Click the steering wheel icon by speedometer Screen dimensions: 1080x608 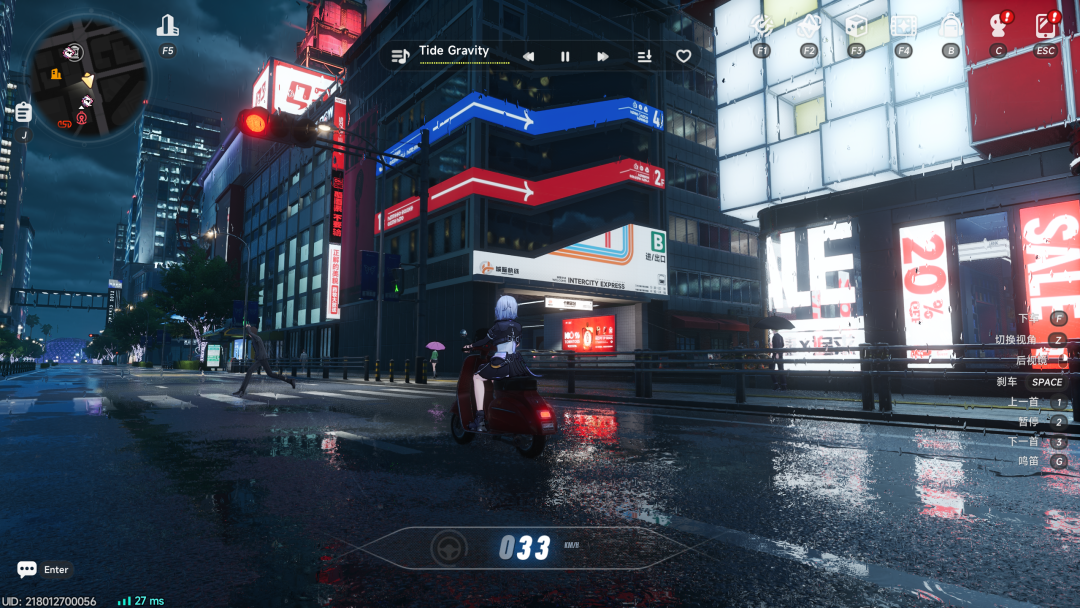449,547
